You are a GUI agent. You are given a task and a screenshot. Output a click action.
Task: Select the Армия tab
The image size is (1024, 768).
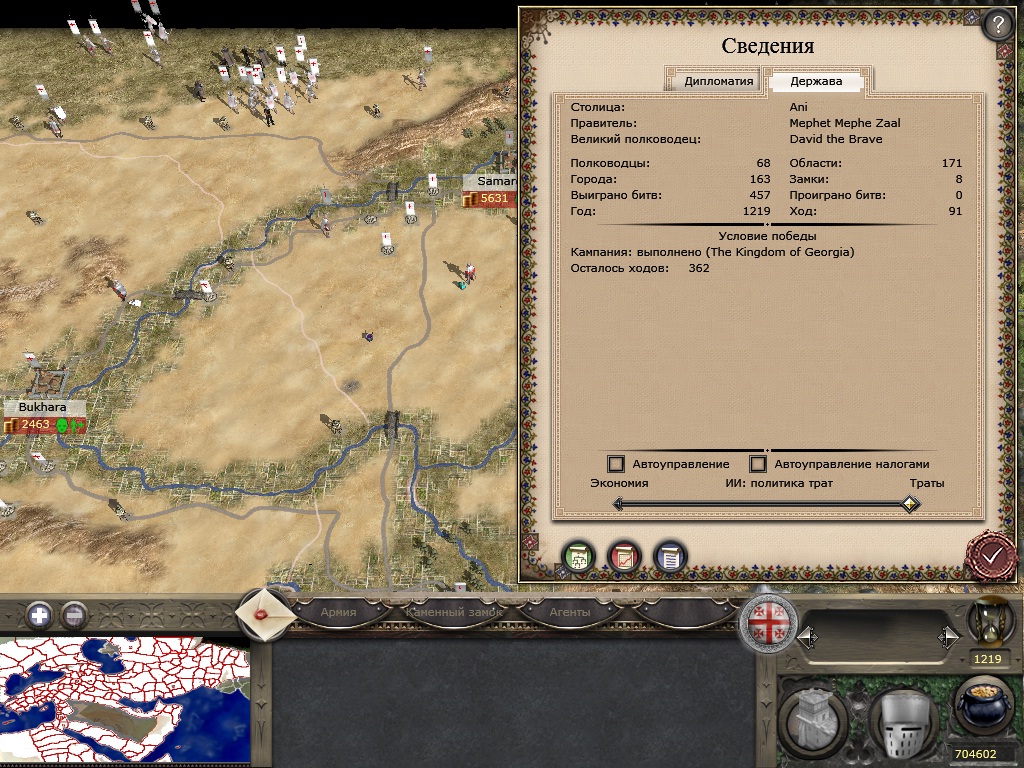coord(338,612)
